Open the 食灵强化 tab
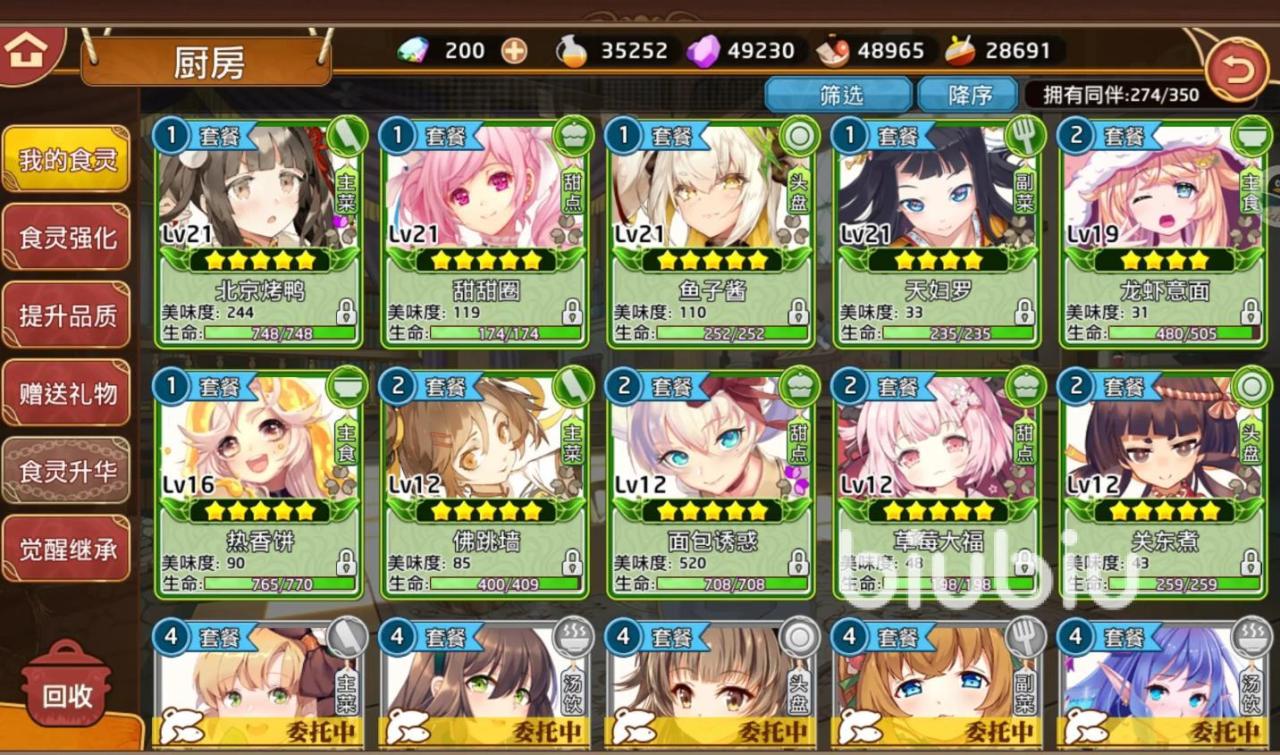Screen dimensions: 1280x755 point(67,237)
